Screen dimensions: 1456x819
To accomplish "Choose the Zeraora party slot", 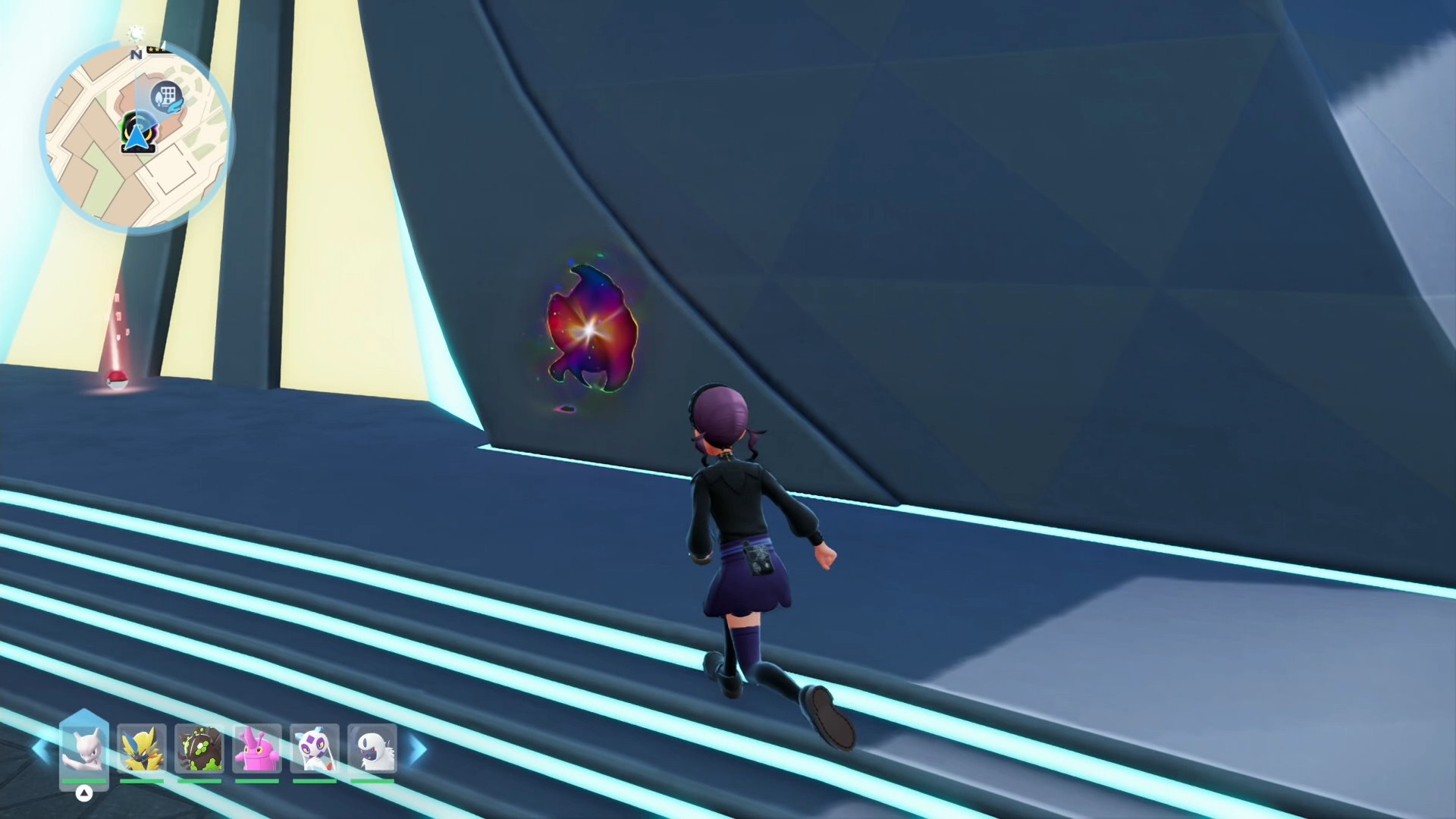I will pos(142,748).
